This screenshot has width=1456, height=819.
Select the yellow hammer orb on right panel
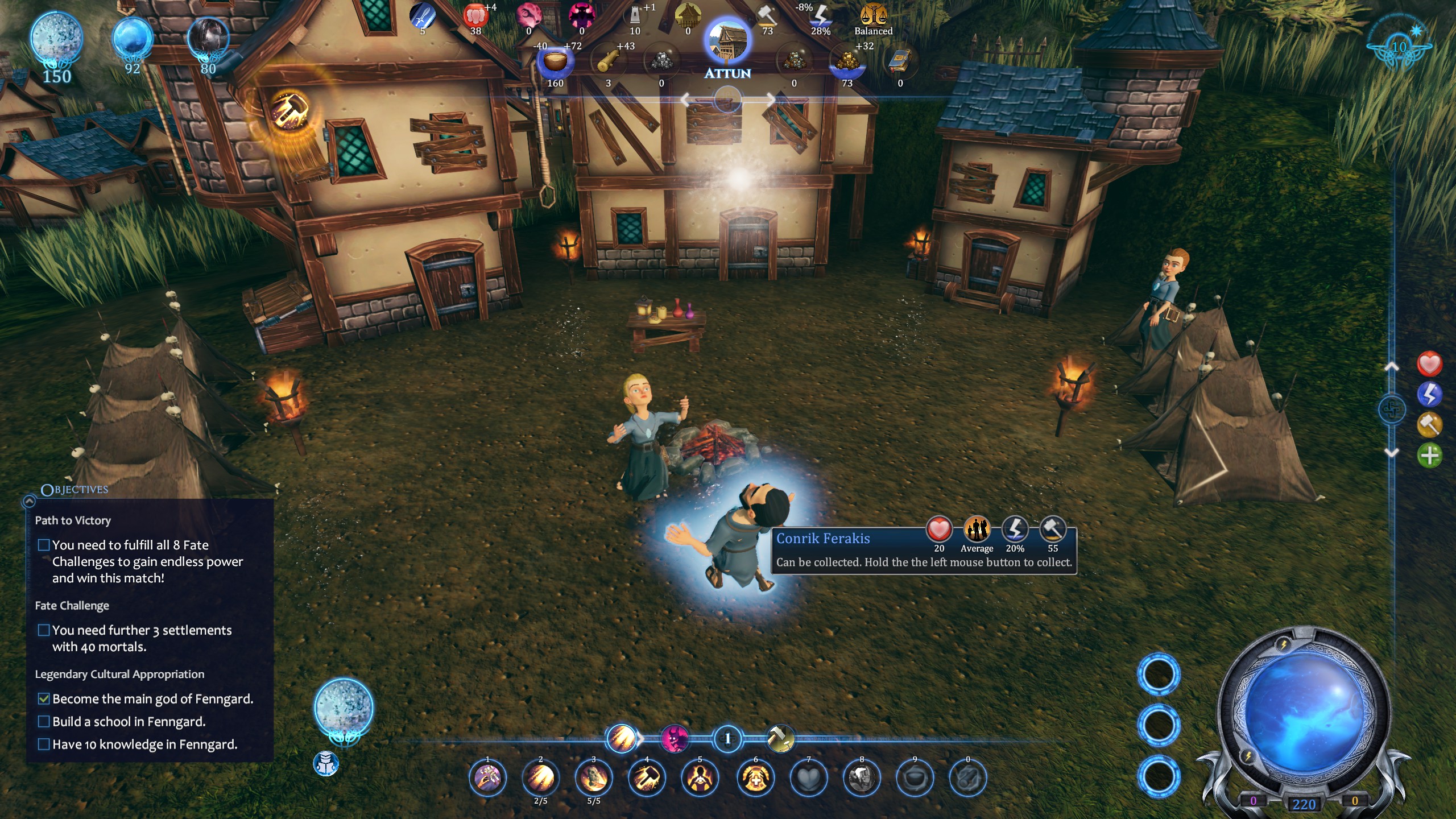pyautogui.click(x=1429, y=425)
